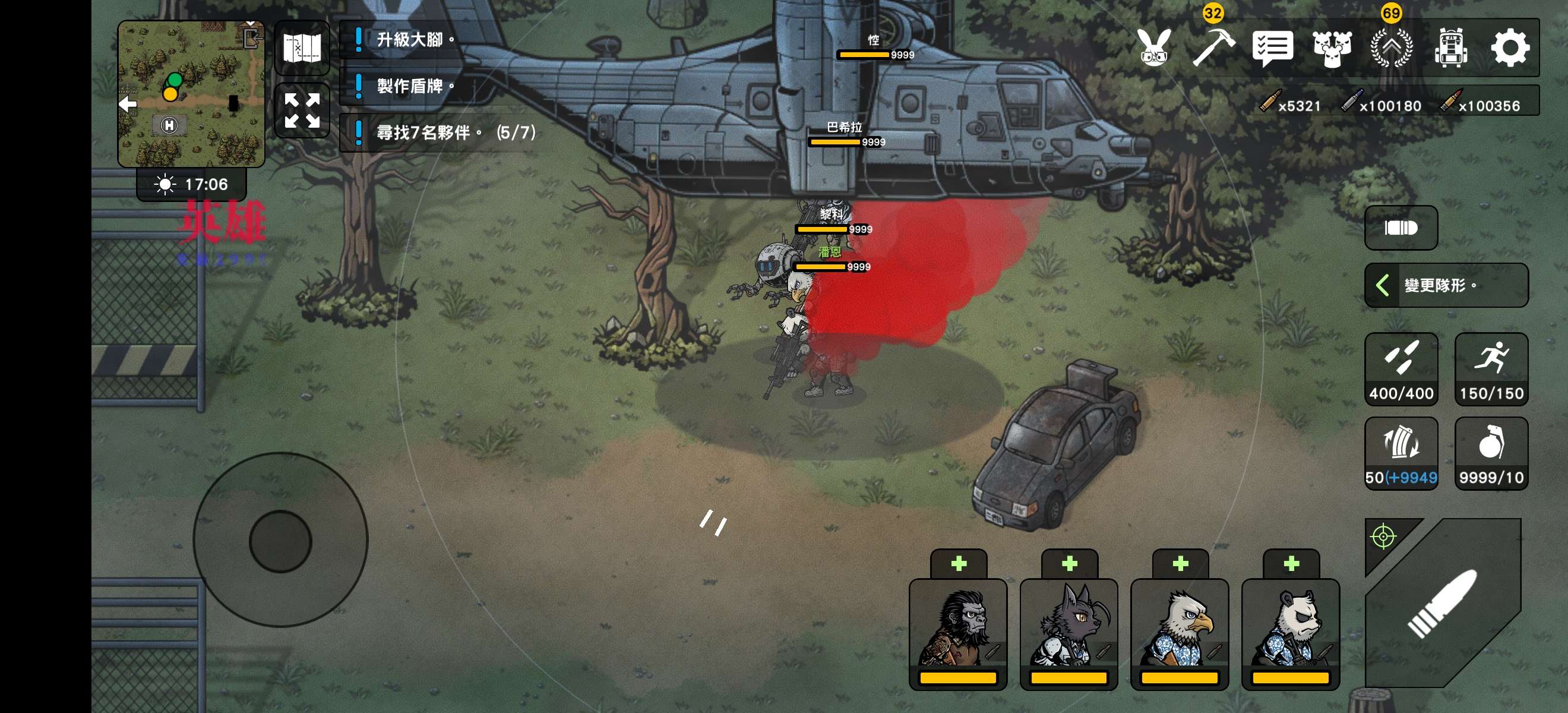
Task: Open the rank upgrade laurel icon
Action: tap(1391, 48)
